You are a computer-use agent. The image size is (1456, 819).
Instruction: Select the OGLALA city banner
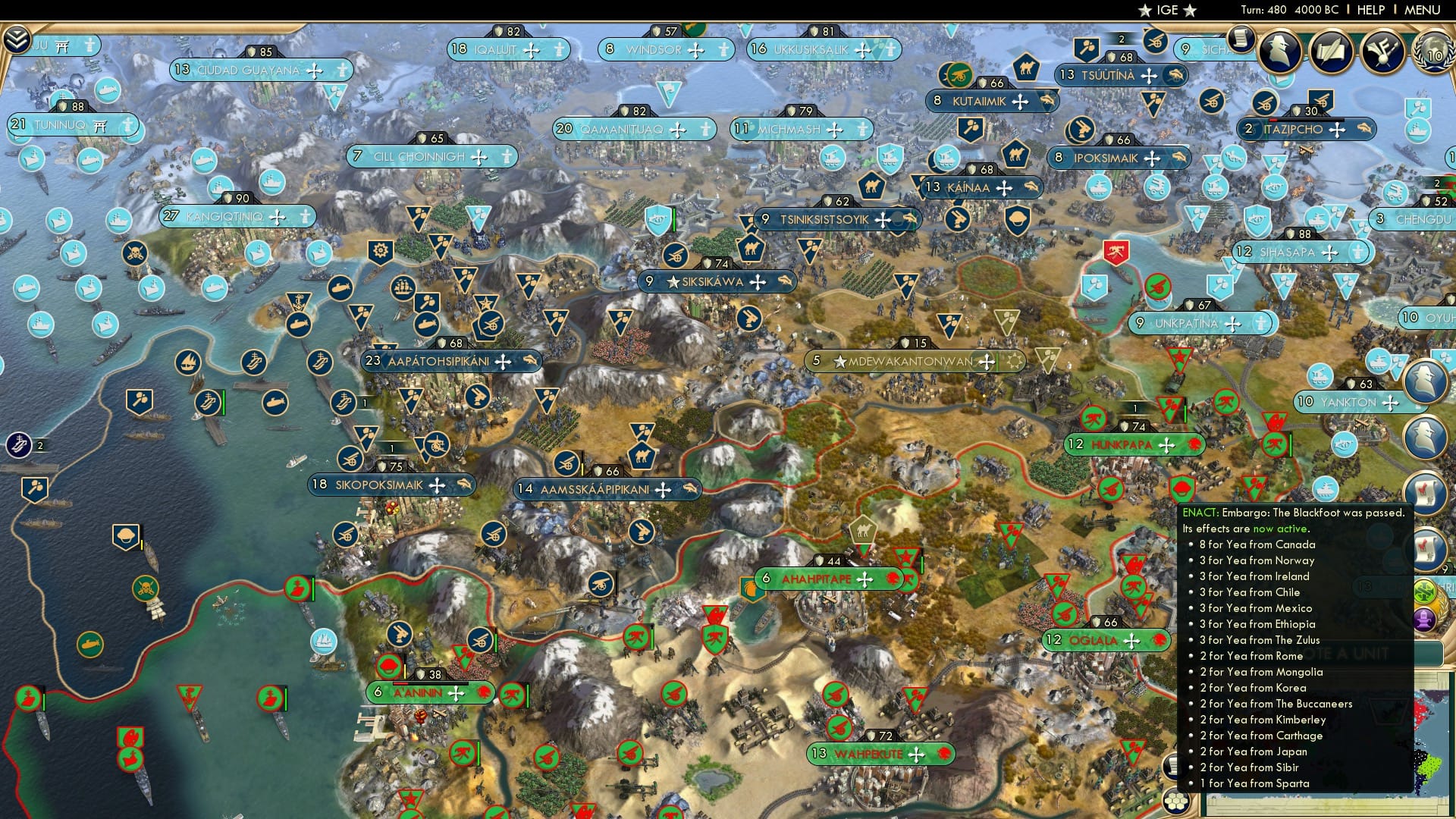(x=1103, y=640)
